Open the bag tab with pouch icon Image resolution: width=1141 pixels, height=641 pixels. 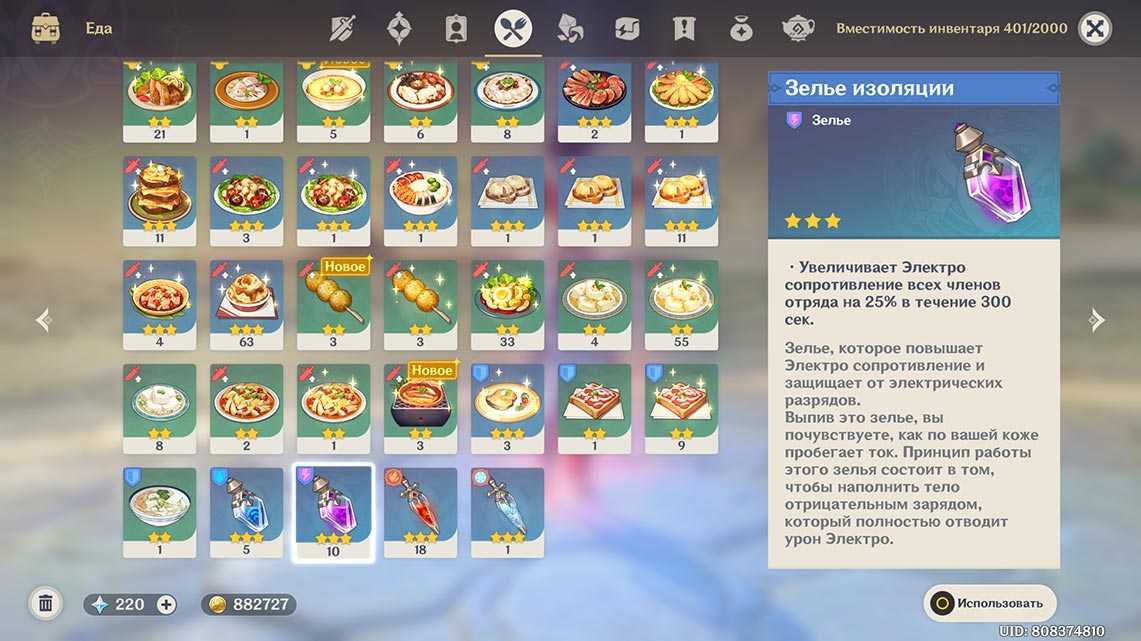pyautogui.click(x=740, y=29)
